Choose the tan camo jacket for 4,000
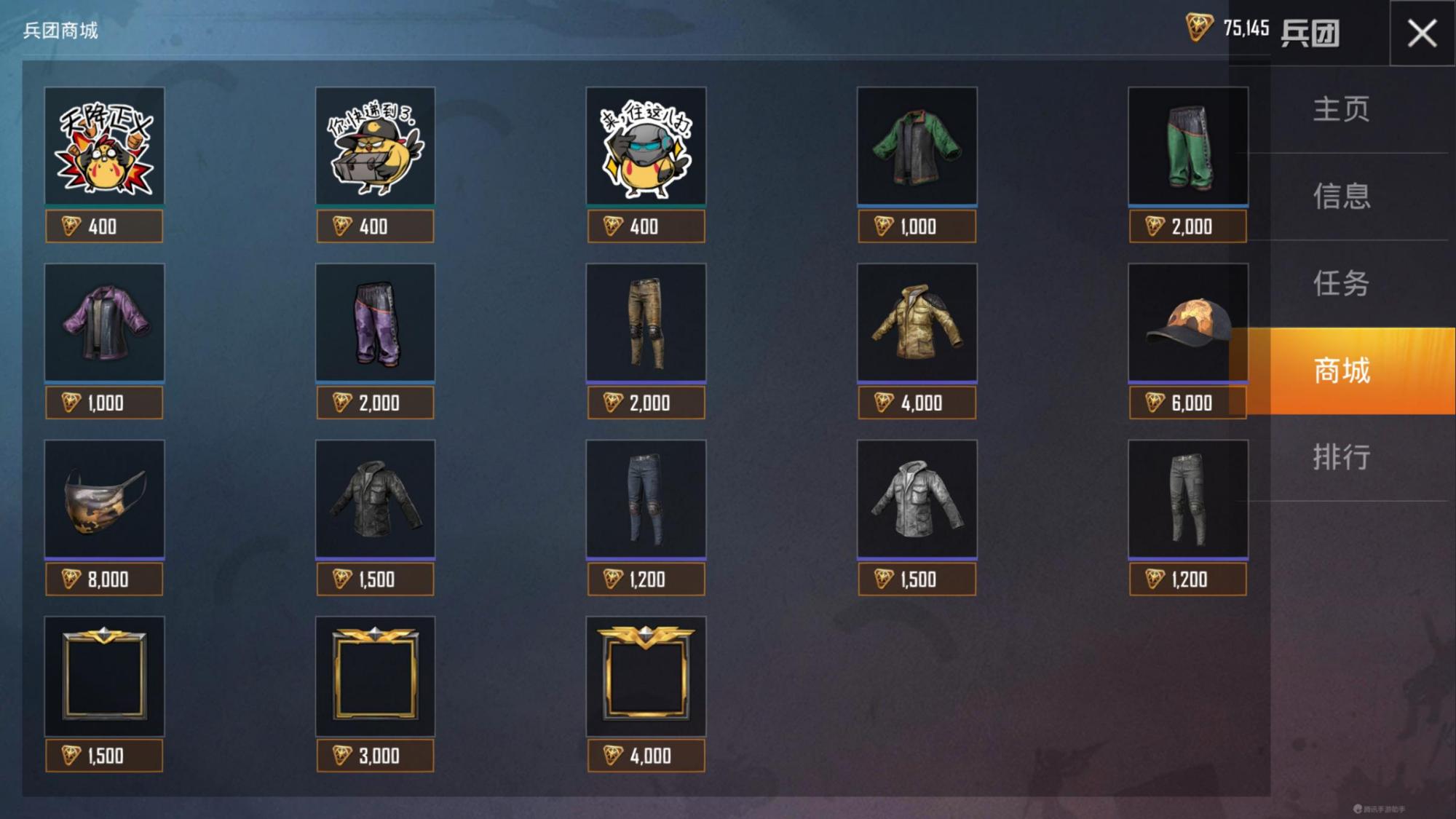Screen dimensions: 1456x819 [917, 323]
